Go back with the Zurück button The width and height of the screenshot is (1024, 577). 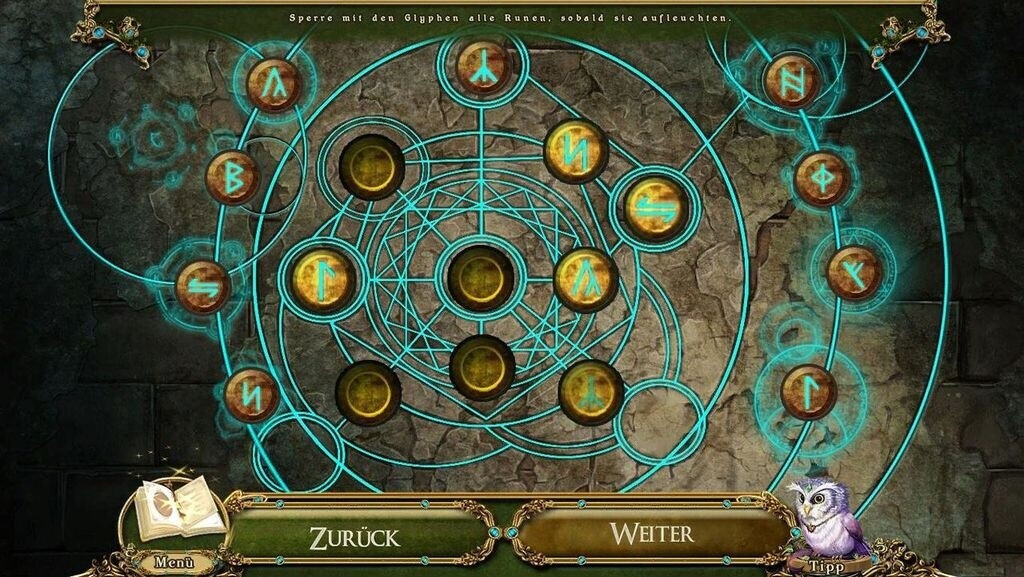[354, 535]
